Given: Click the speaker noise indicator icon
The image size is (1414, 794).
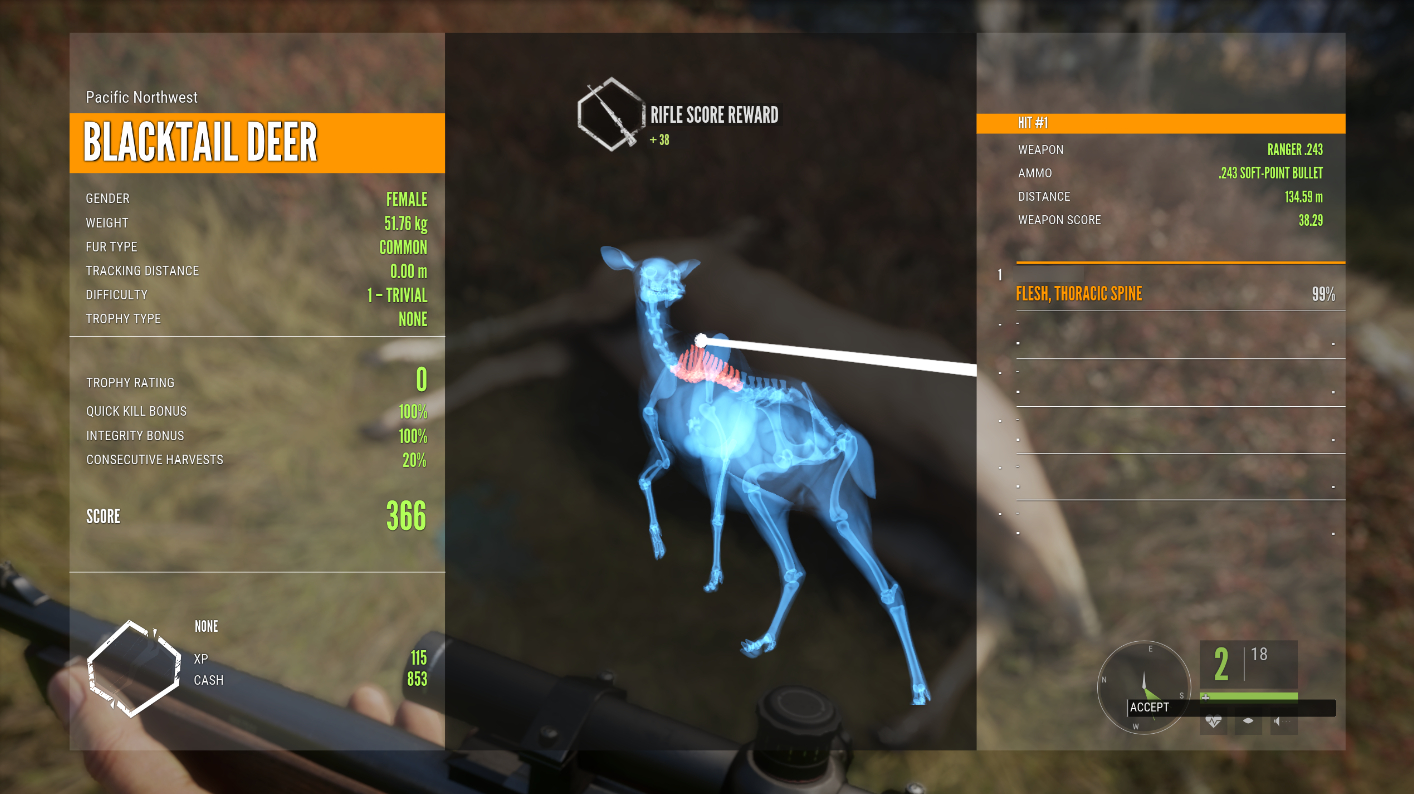Looking at the screenshot, I should pos(1282,721).
